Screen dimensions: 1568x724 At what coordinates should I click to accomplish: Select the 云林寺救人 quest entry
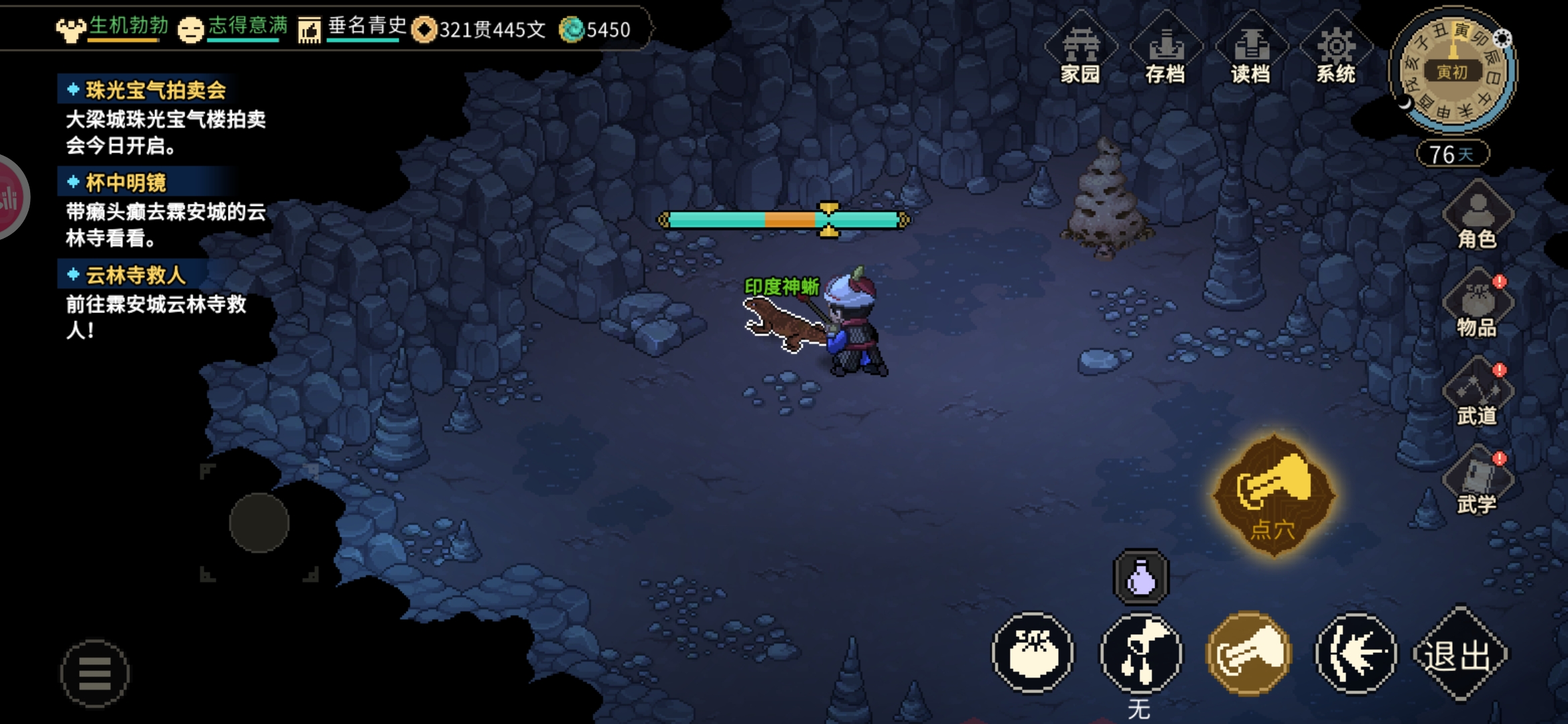click(135, 275)
